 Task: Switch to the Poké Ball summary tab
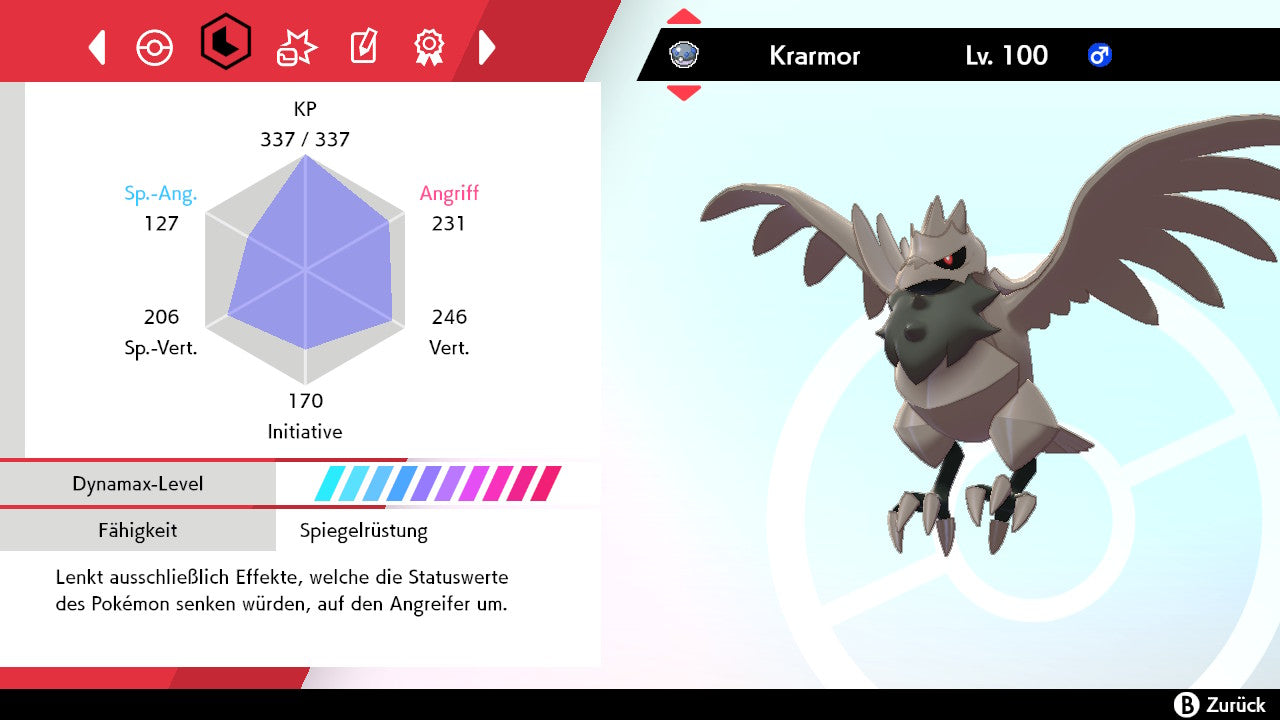[155, 47]
